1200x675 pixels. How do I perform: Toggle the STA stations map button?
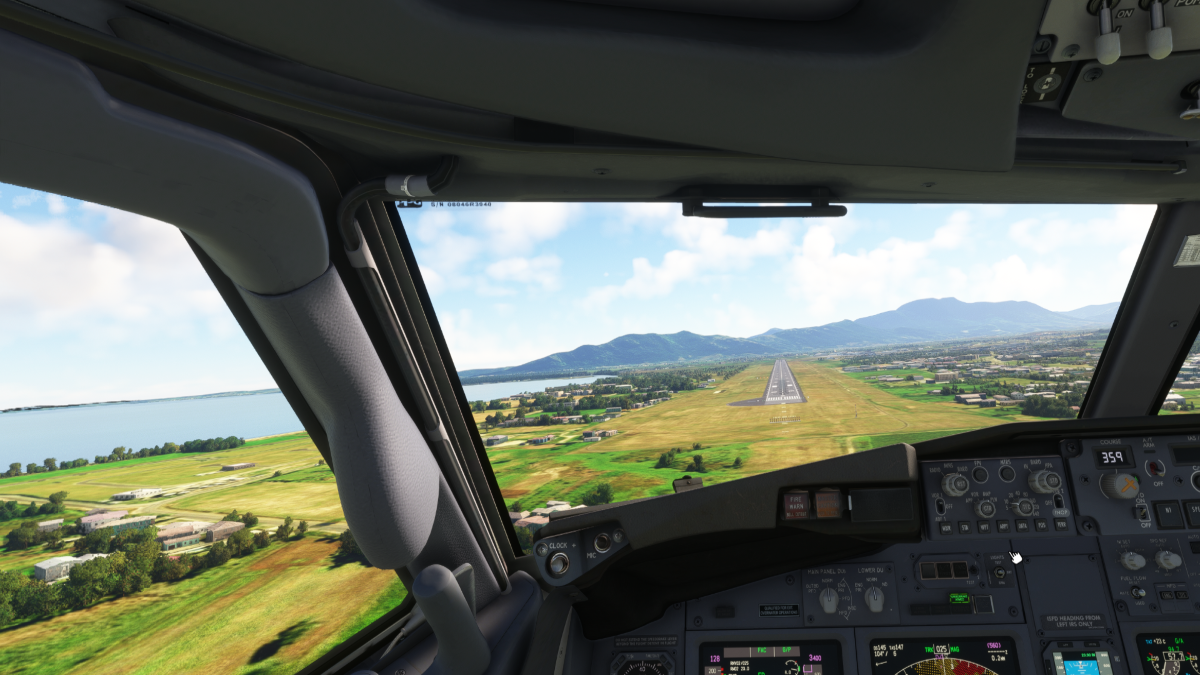click(965, 526)
